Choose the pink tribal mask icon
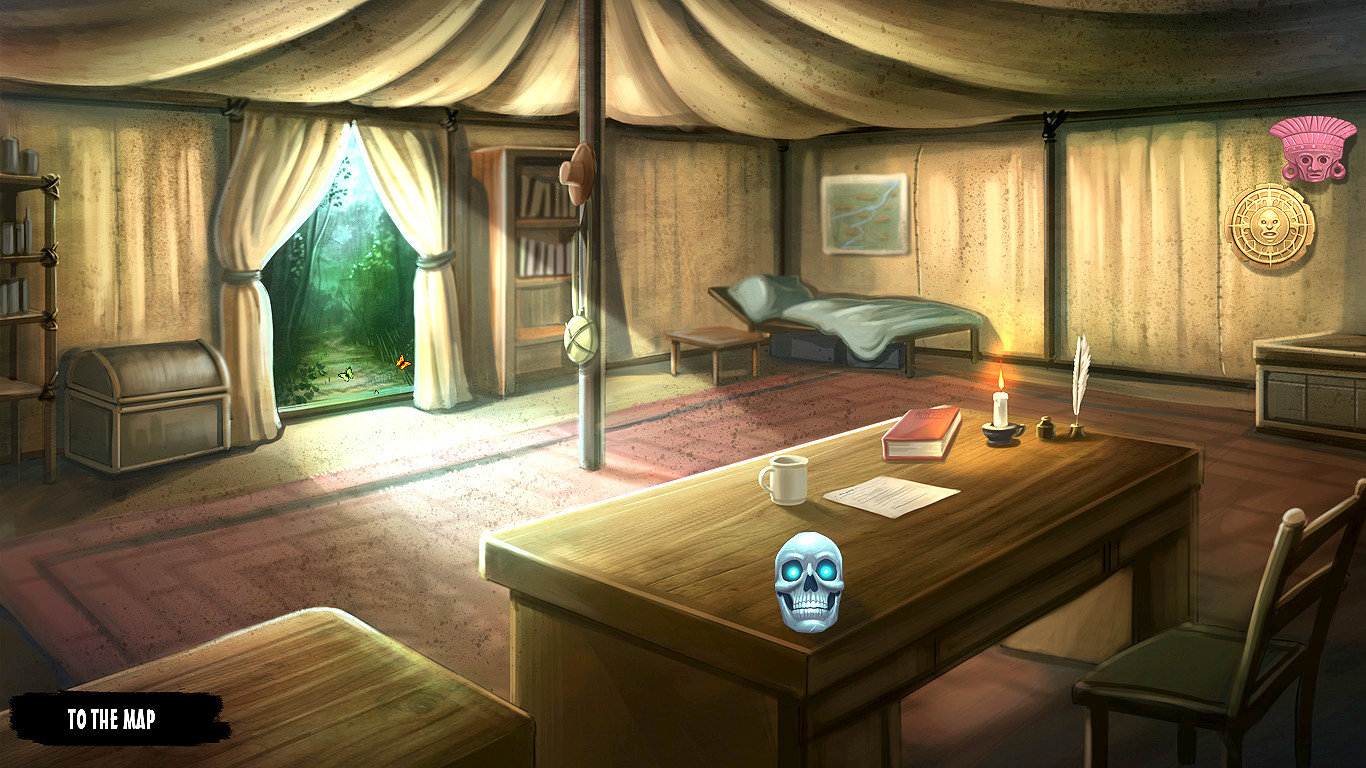Viewport: 1366px width, 768px height. pos(1312,148)
